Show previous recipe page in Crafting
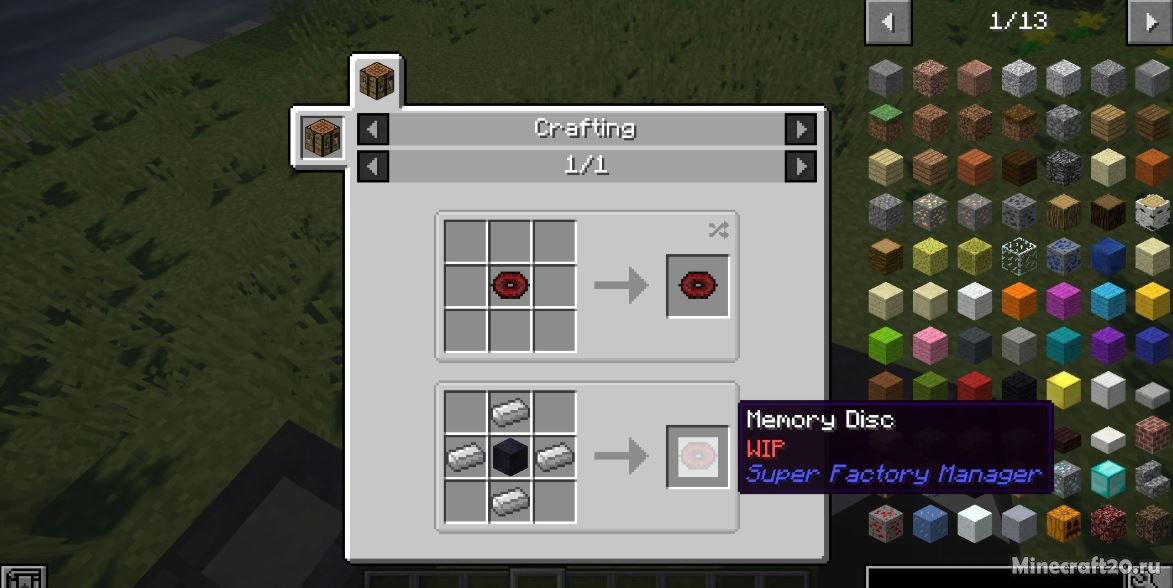1173x588 pixels. 373,166
